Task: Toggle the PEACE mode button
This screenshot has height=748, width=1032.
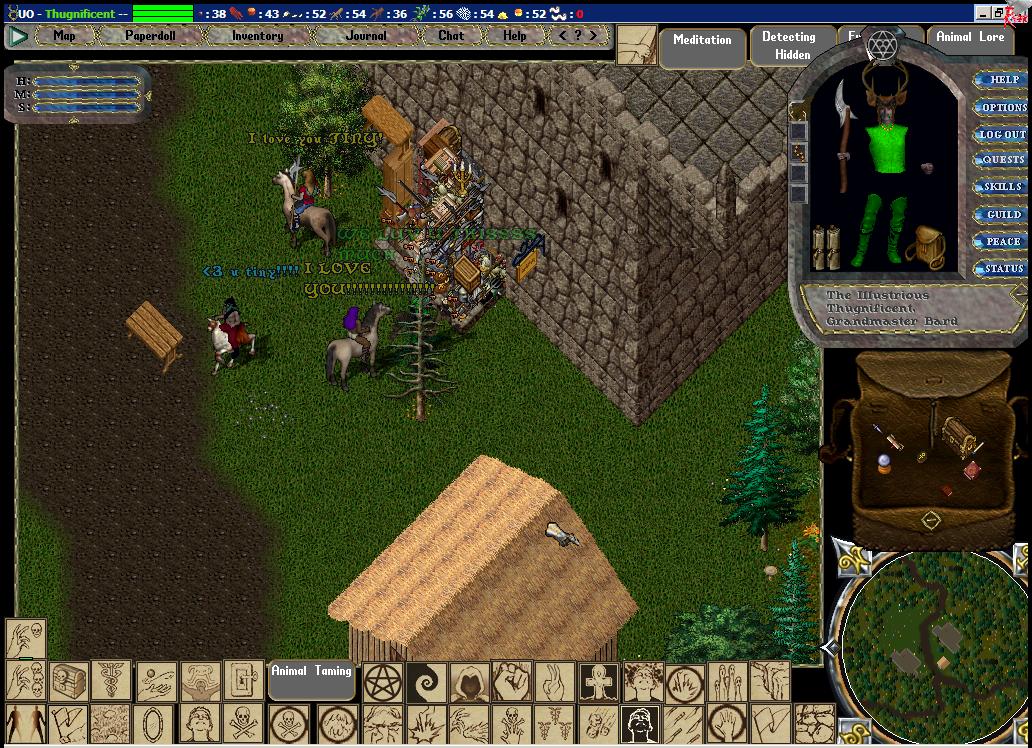Action: pyautogui.click(x=1002, y=241)
